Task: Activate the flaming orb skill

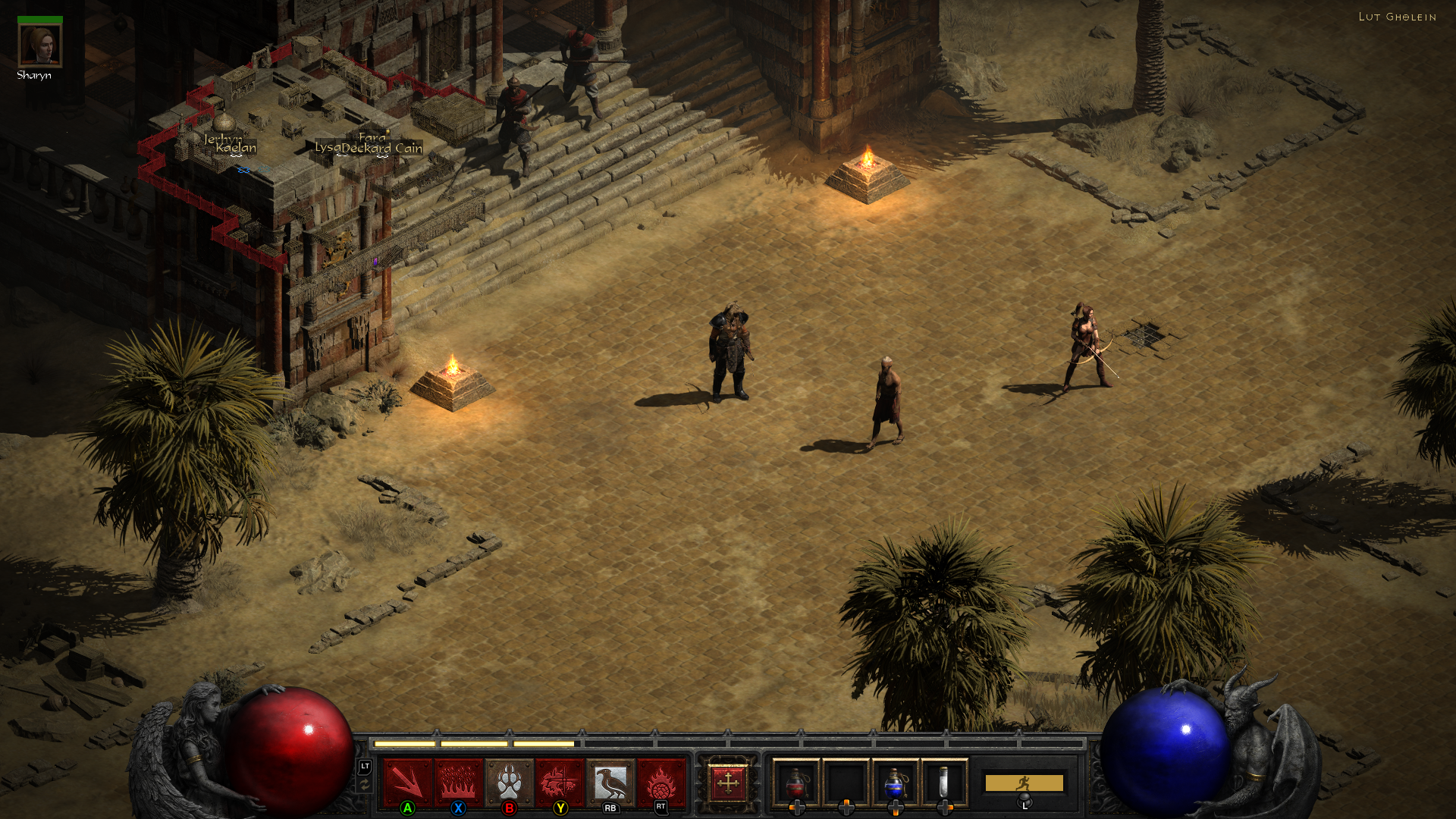Action: (x=661, y=782)
